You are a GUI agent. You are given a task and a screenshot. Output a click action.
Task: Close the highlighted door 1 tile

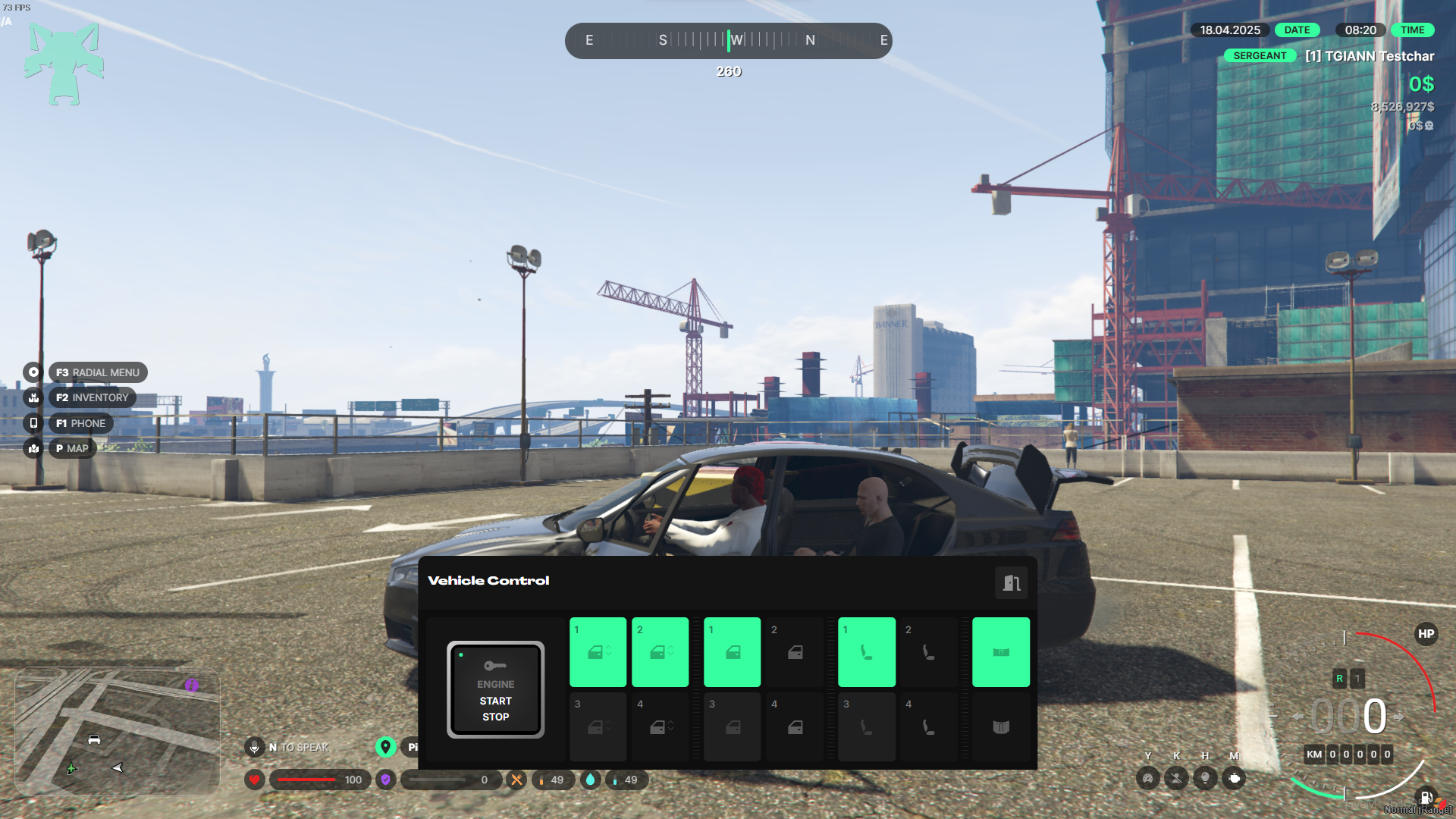coord(732,652)
